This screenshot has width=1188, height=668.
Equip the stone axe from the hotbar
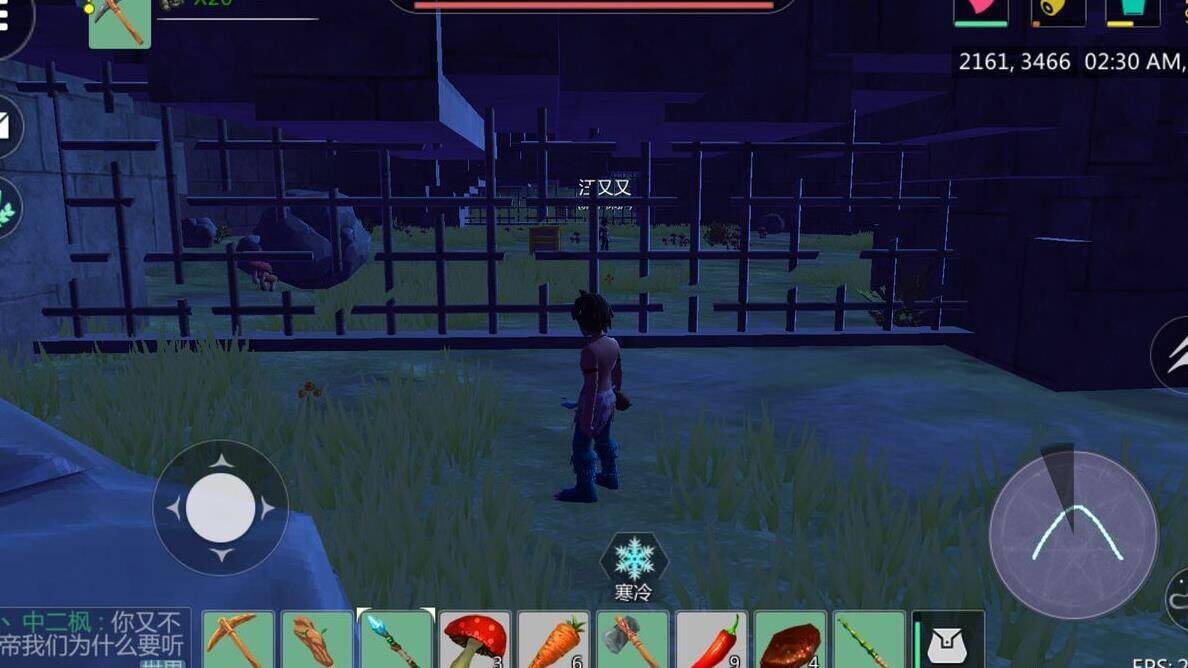click(x=632, y=640)
